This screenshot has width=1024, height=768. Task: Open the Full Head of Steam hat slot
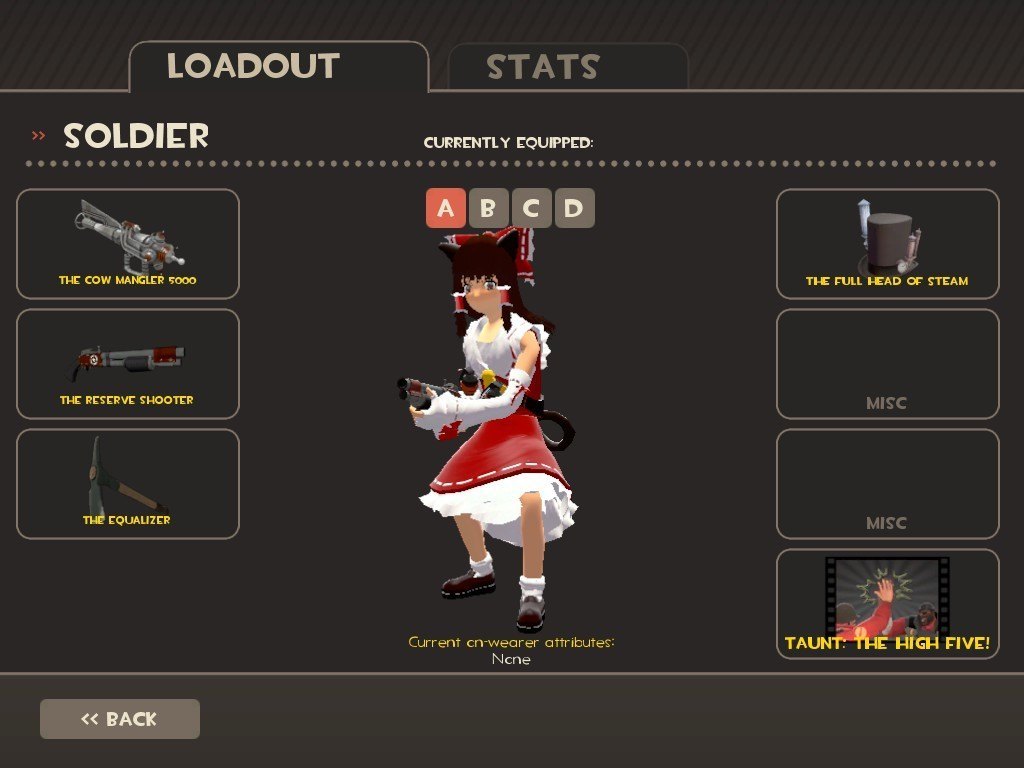(x=887, y=244)
